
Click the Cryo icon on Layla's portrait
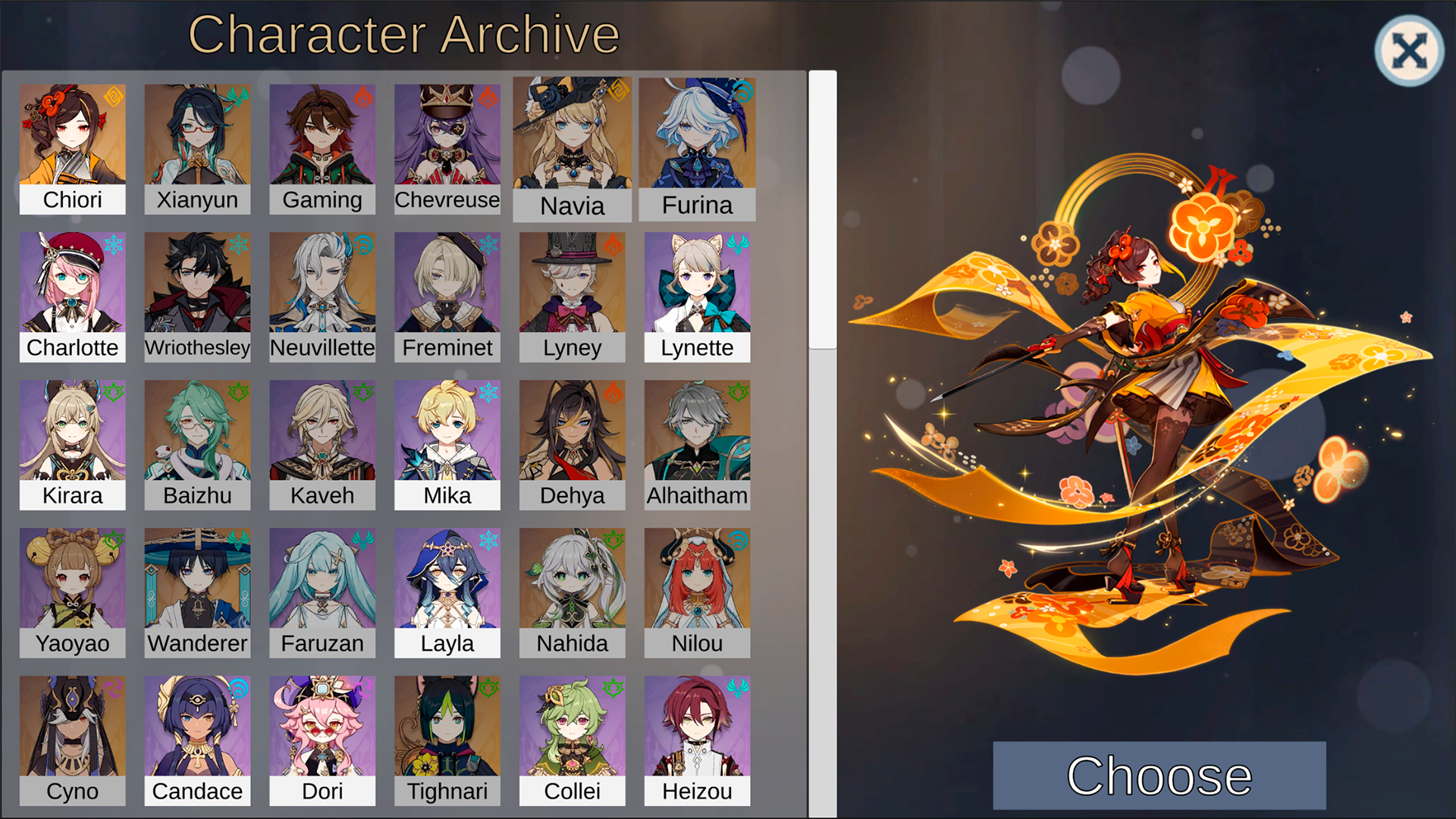tap(488, 540)
